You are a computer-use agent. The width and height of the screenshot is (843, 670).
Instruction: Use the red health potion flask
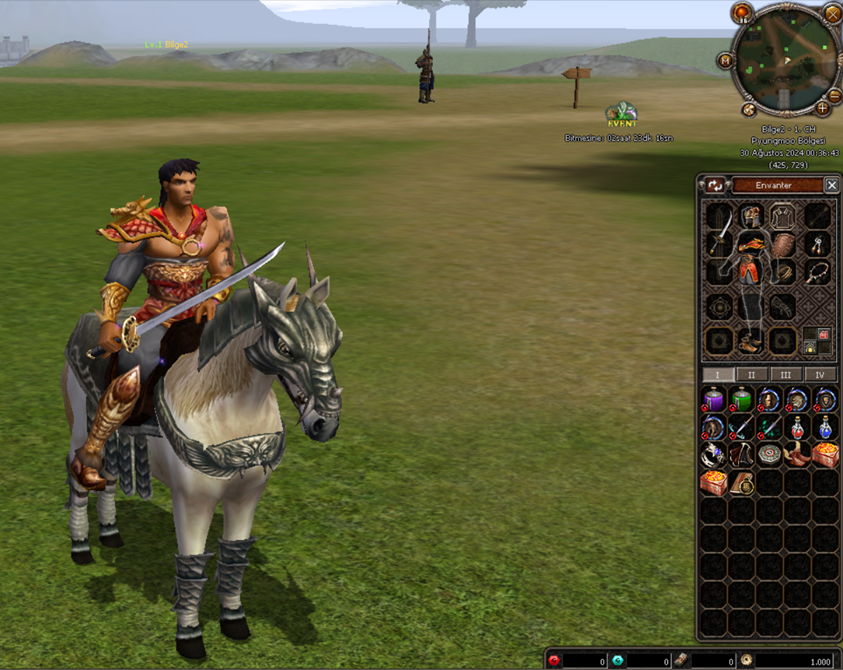(x=797, y=428)
